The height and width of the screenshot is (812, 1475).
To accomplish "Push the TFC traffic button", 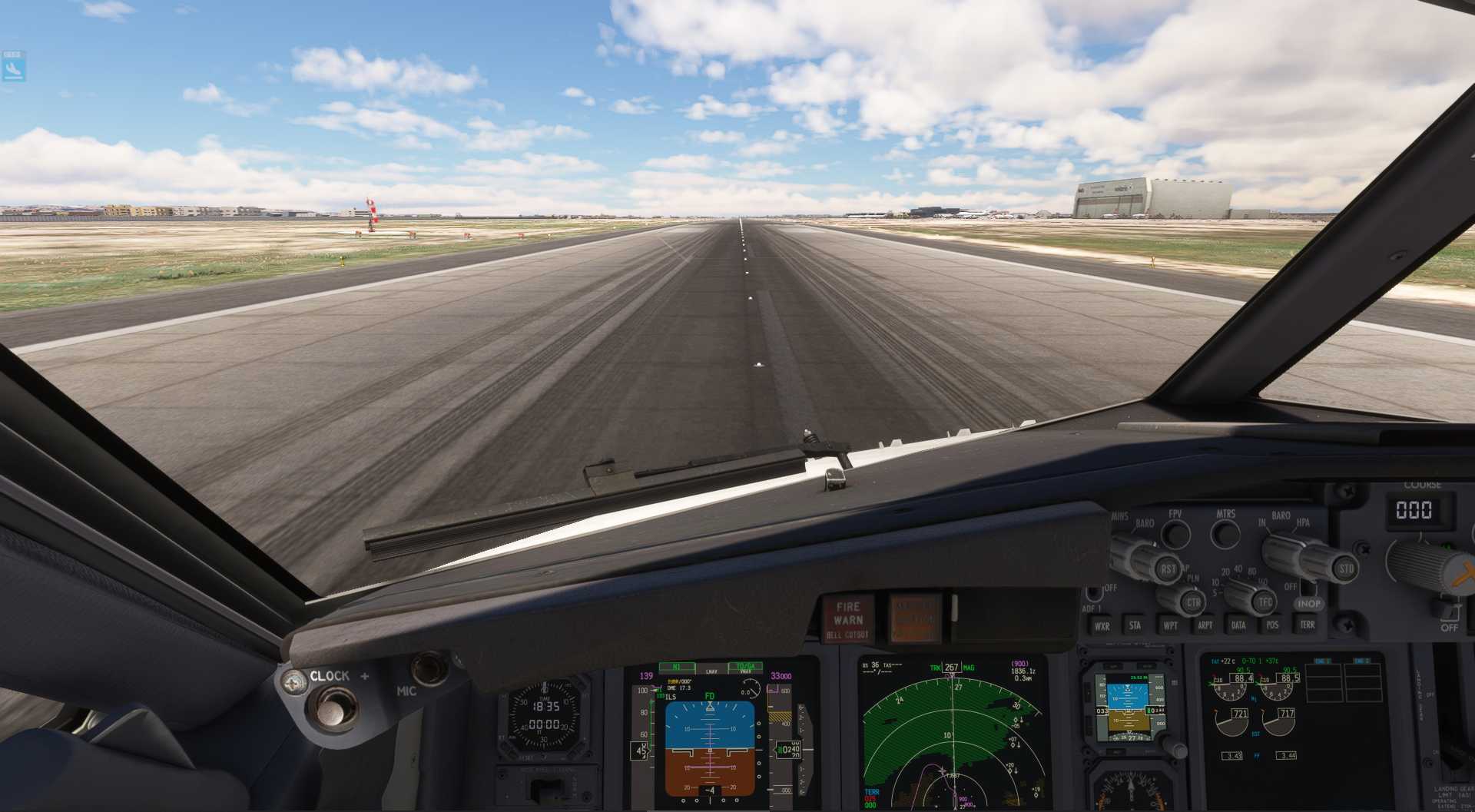I will (1265, 602).
